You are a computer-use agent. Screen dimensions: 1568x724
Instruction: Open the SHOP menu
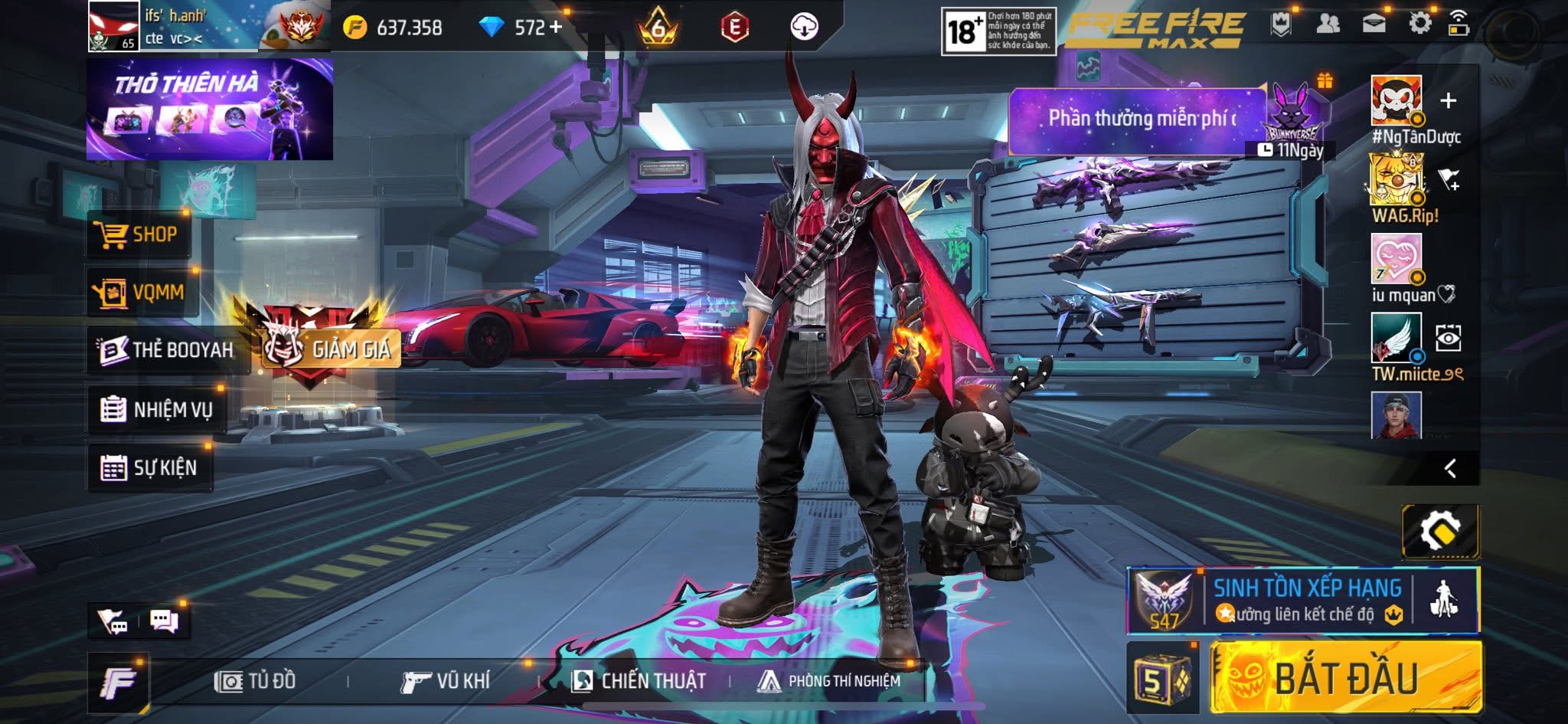click(138, 234)
